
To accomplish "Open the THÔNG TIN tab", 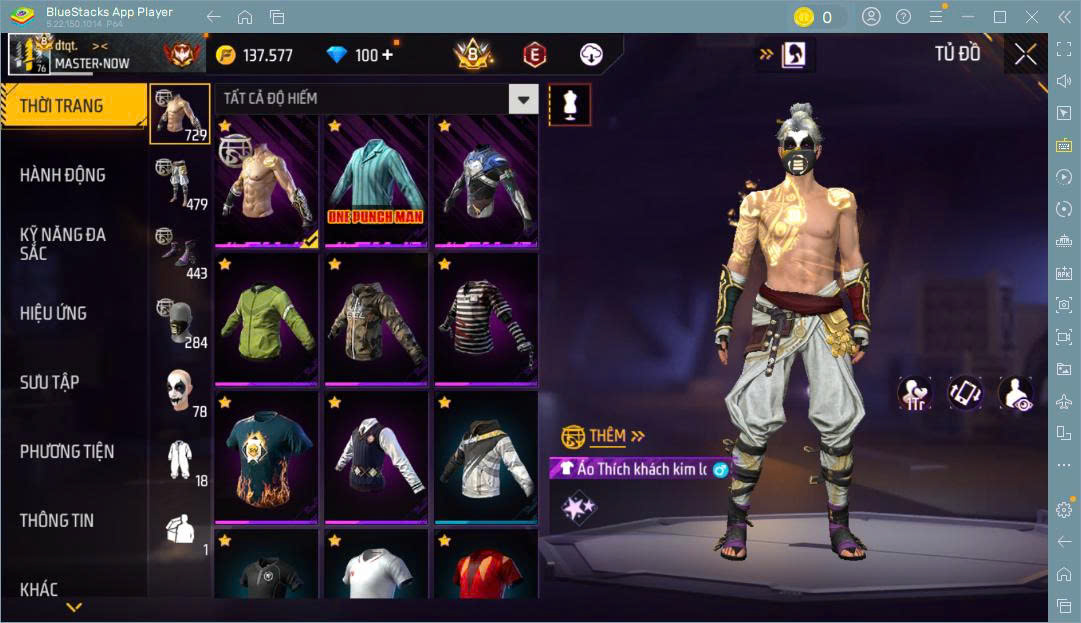I will [57, 520].
